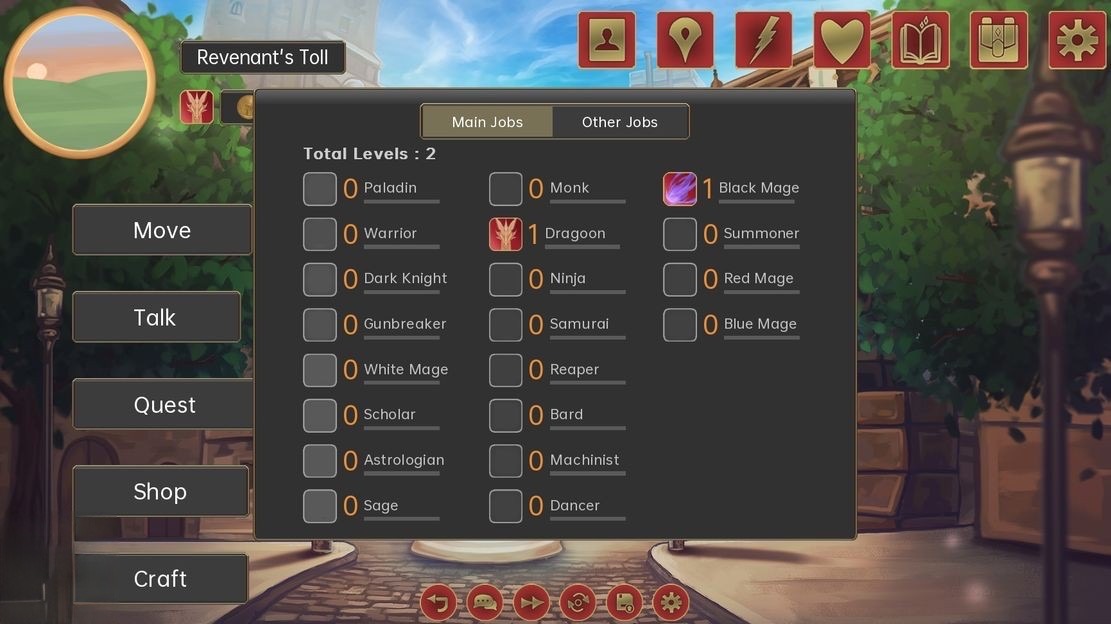This screenshot has width=1111, height=624.
Task: Open the open book journal icon
Action: pos(920,40)
